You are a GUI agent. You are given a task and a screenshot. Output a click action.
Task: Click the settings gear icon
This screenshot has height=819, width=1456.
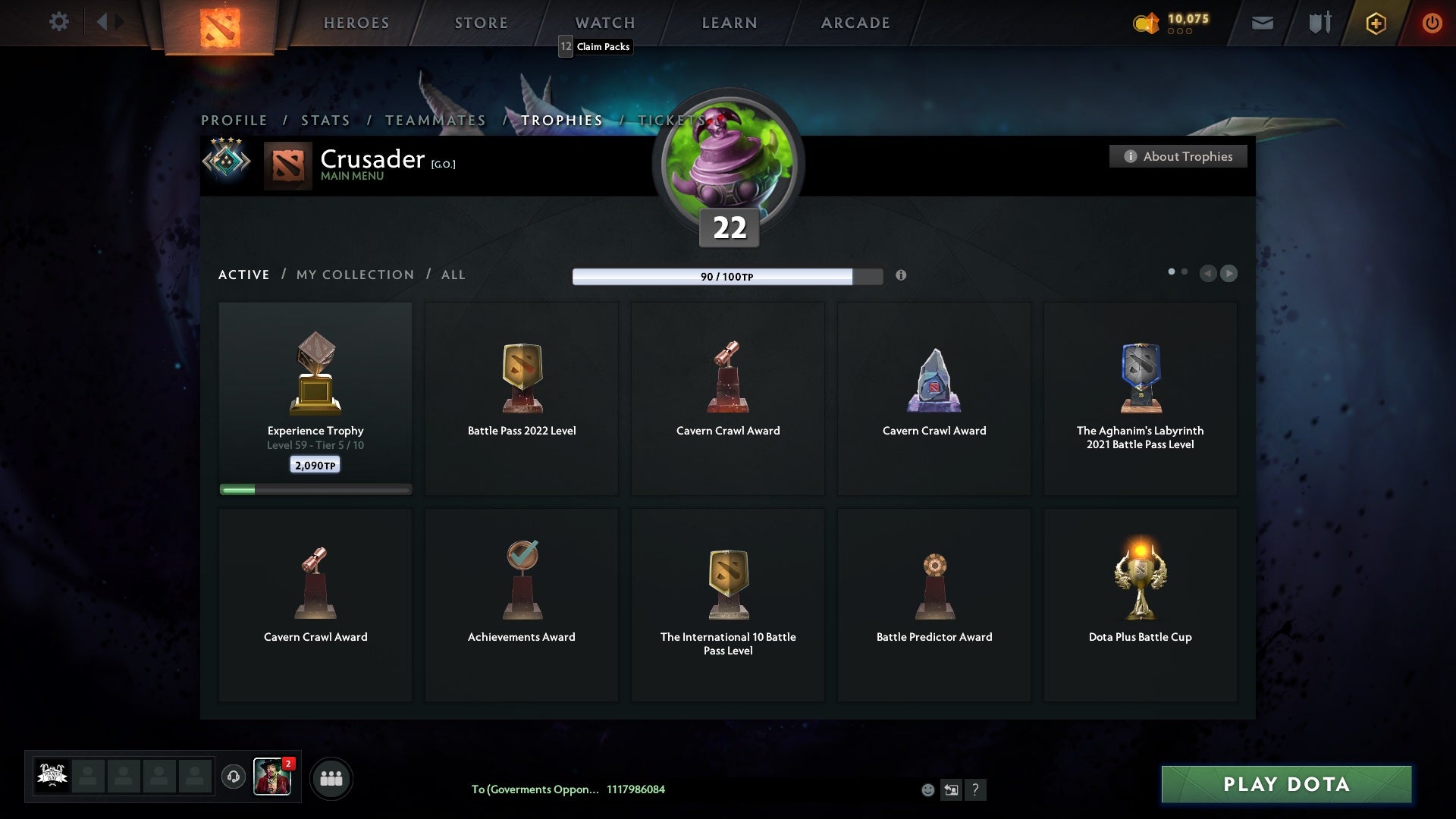click(59, 22)
